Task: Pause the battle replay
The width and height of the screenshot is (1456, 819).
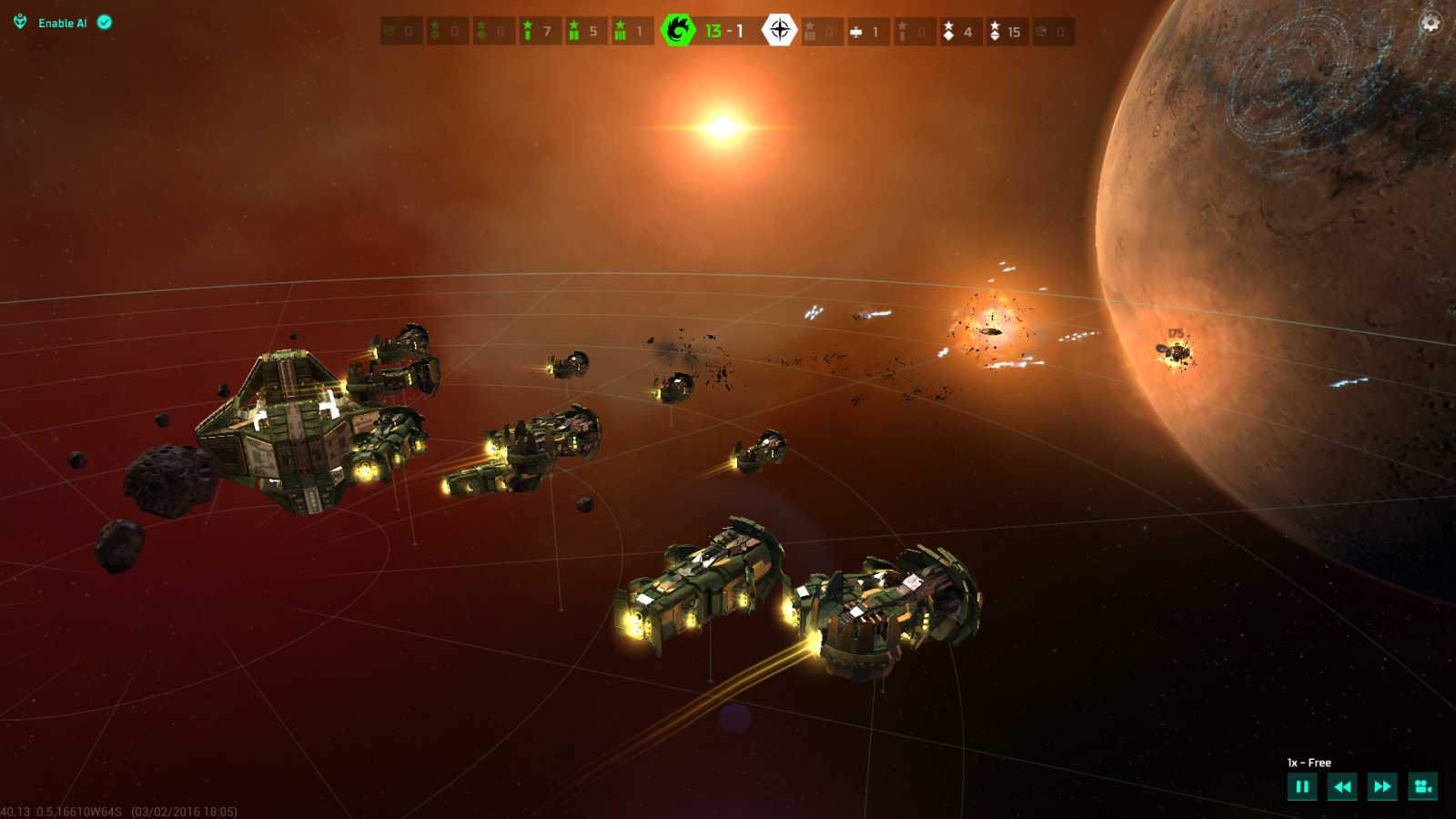Action: click(x=1302, y=787)
